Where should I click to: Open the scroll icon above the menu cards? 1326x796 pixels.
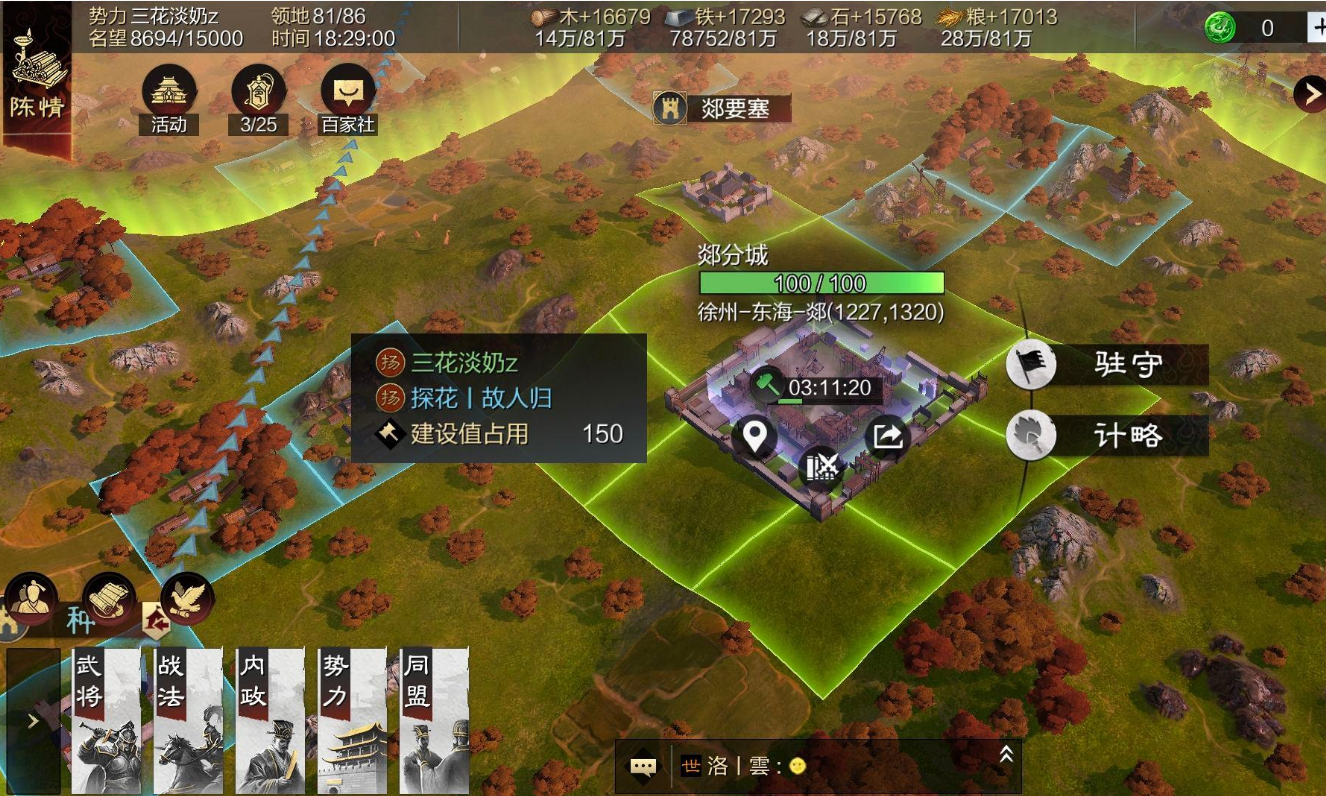[x=108, y=598]
